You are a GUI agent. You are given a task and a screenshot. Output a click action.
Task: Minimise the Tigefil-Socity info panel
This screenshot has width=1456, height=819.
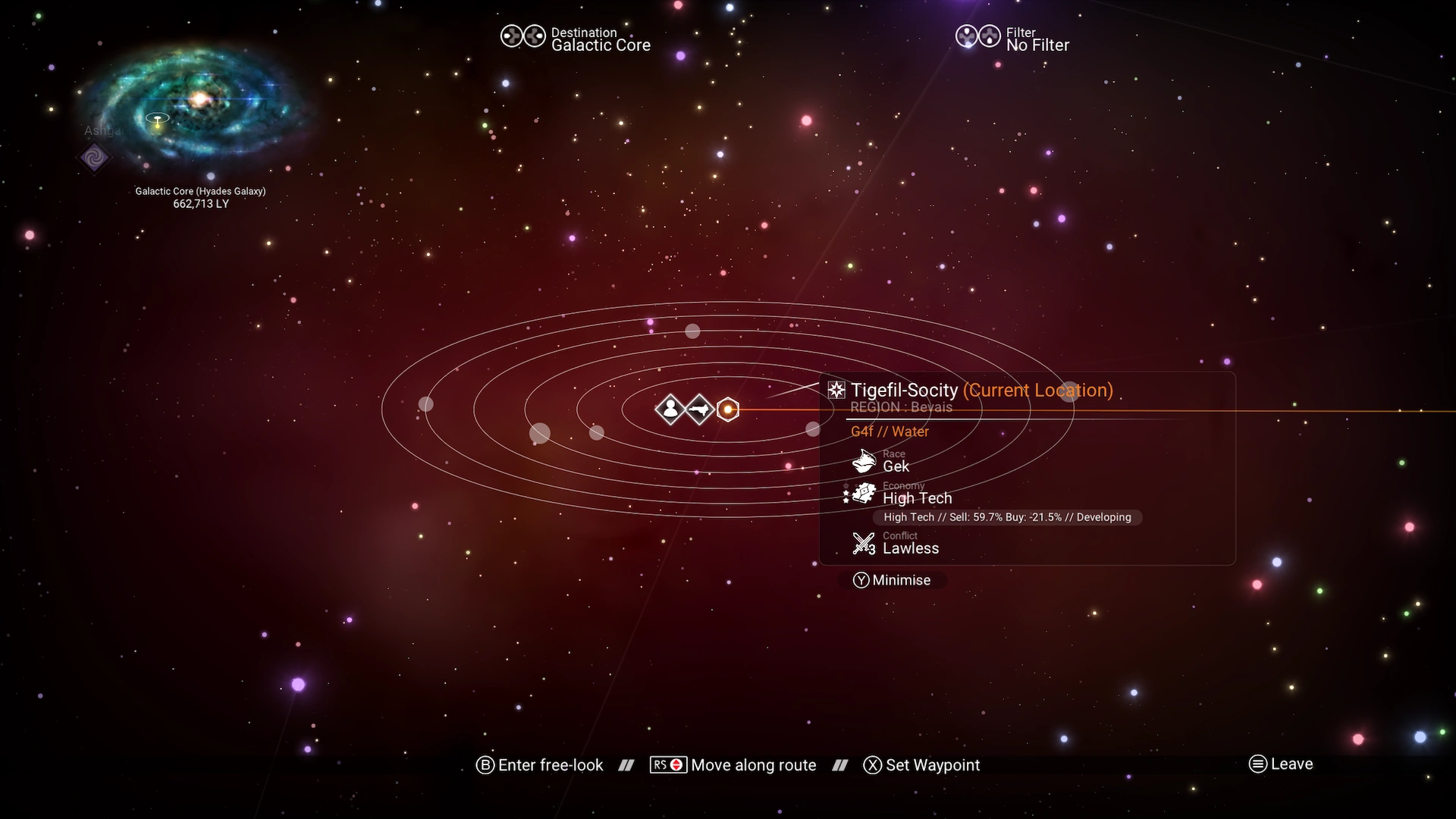(x=892, y=580)
